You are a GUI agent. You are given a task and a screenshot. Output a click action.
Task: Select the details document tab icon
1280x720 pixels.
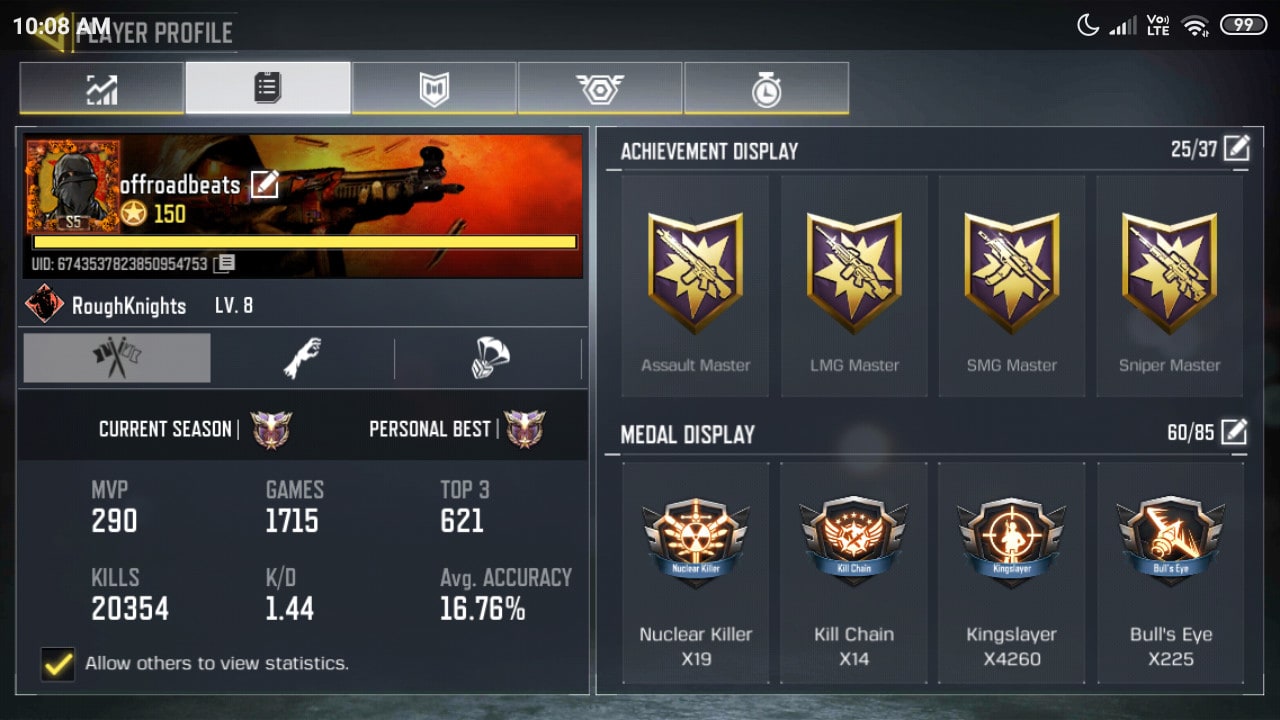pos(267,89)
